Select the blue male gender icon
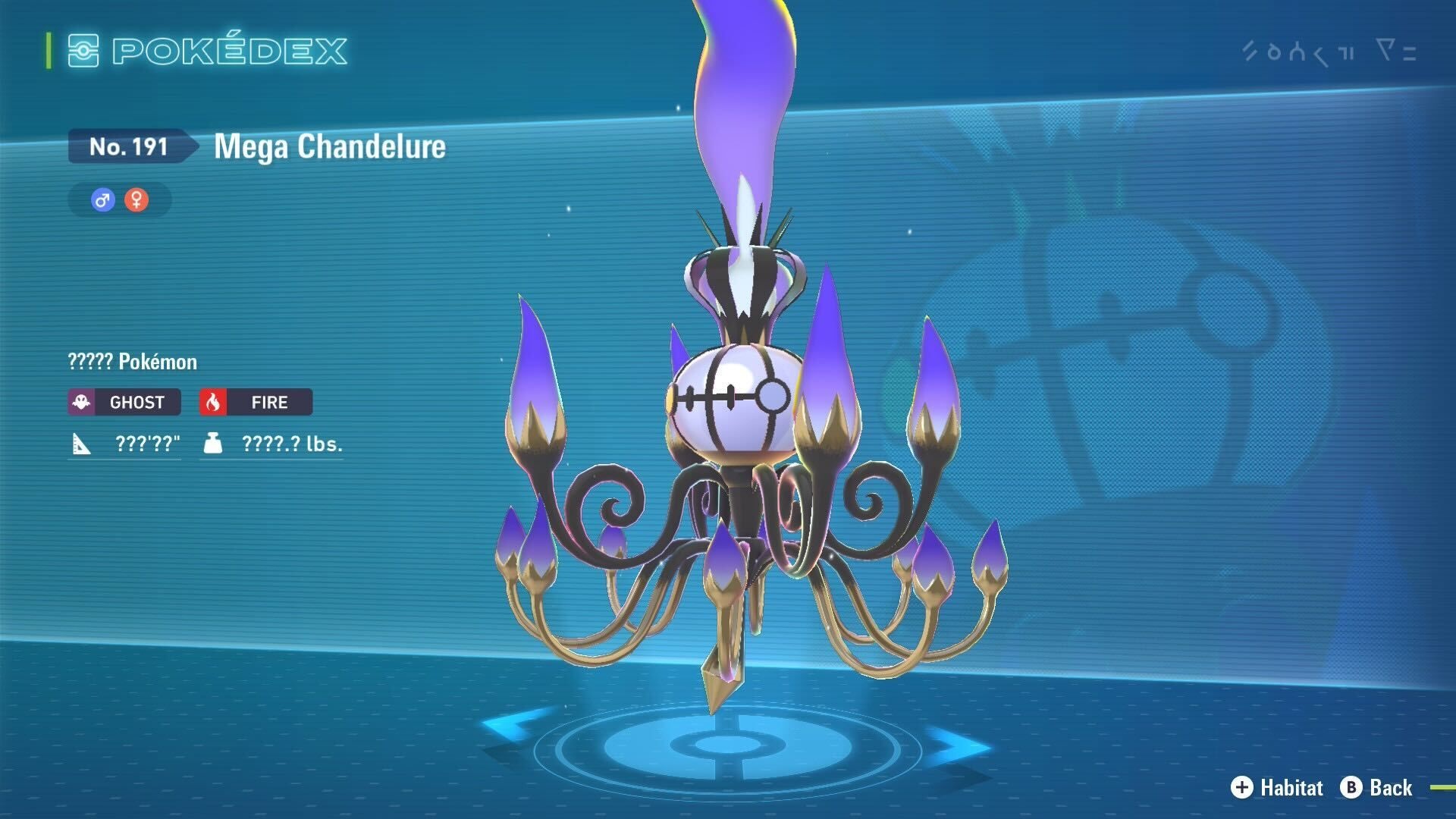The width and height of the screenshot is (1456, 819). coord(103,200)
